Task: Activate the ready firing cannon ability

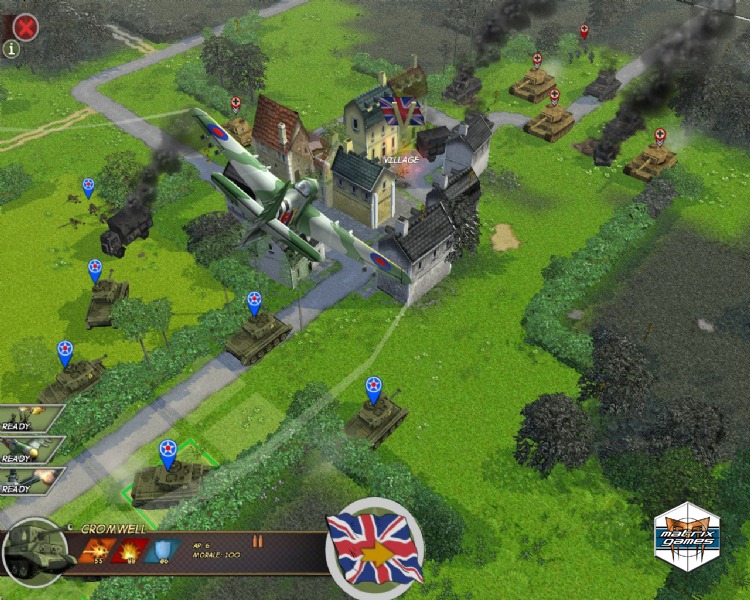Action: 28,480
